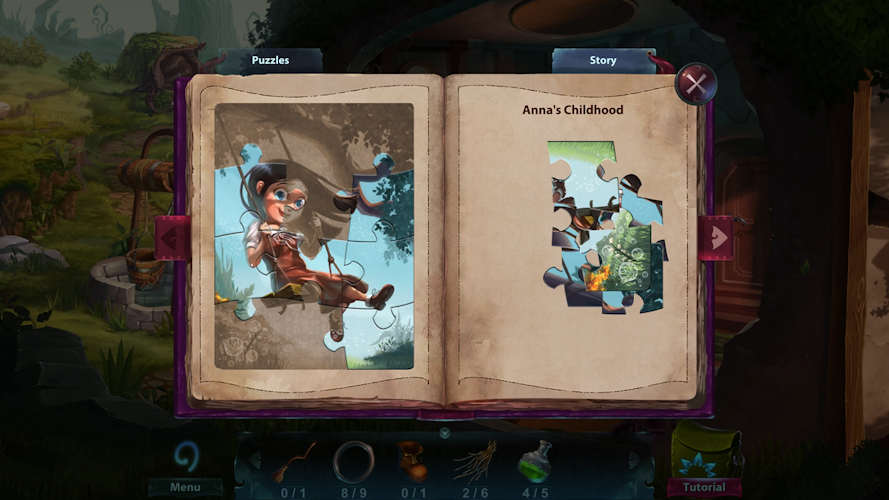Go back to the previous book page

click(171, 238)
